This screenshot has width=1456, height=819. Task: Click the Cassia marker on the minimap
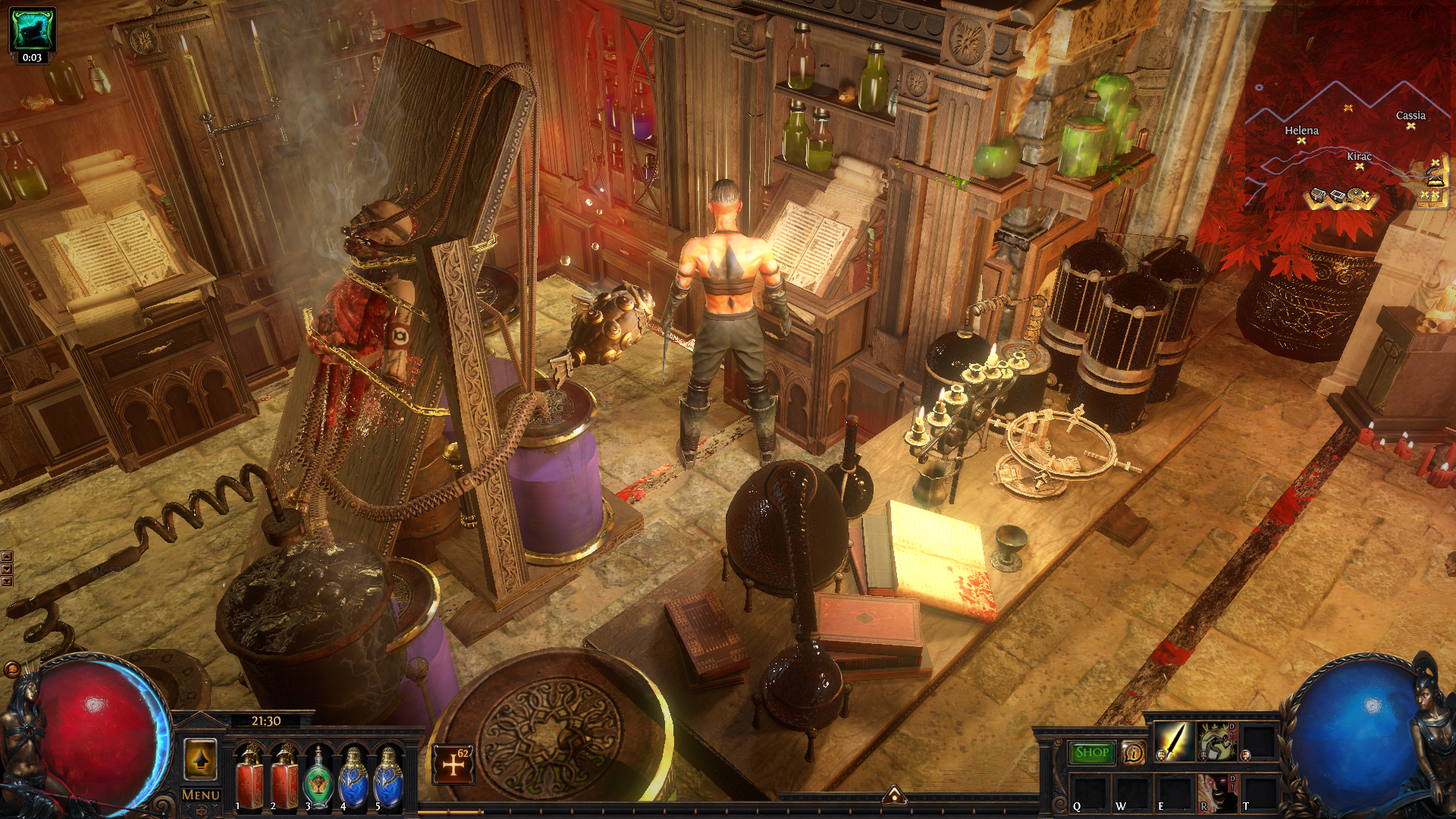pyautogui.click(x=1410, y=126)
